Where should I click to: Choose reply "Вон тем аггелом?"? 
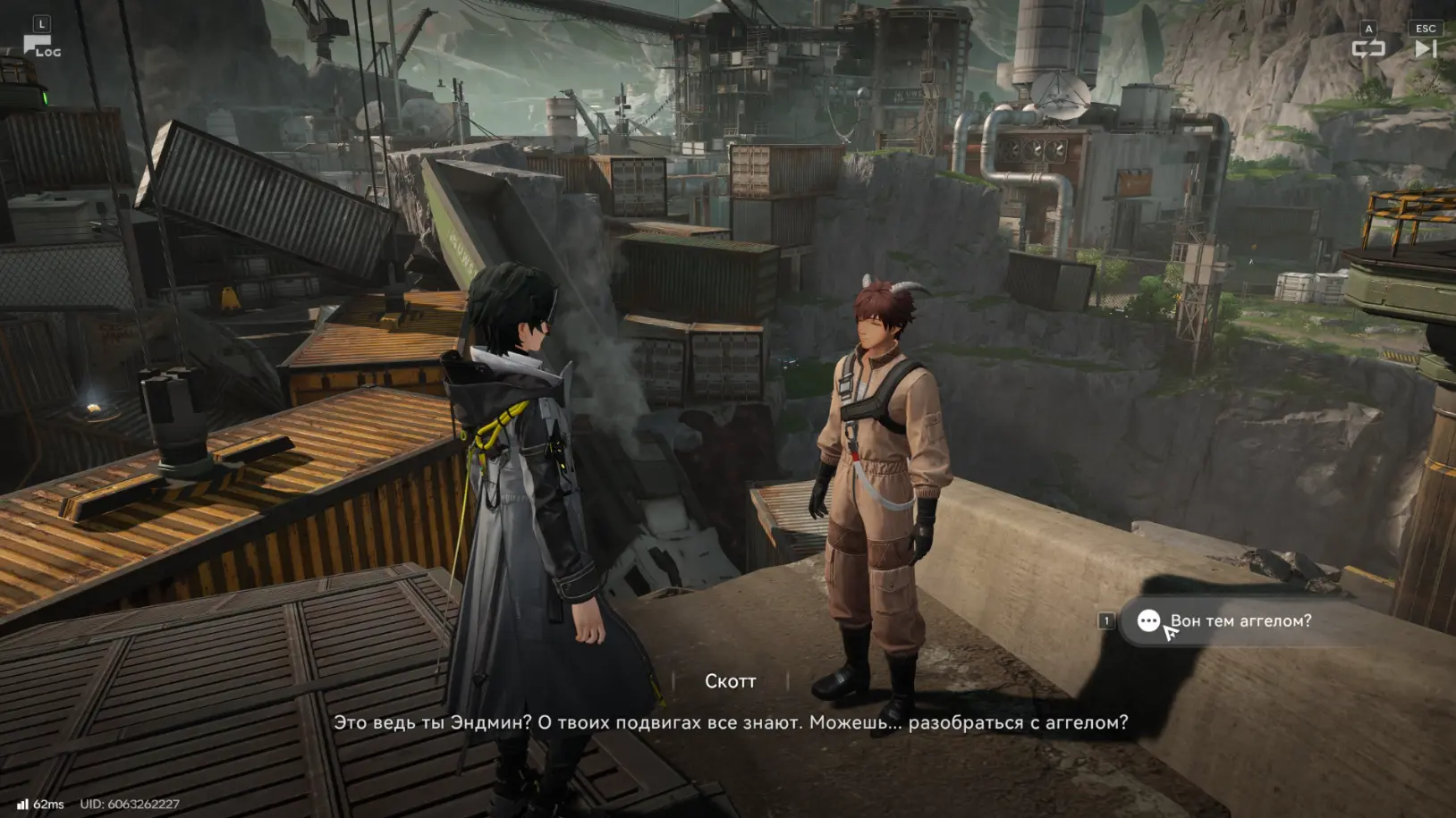pyautogui.click(x=1240, y=620)
